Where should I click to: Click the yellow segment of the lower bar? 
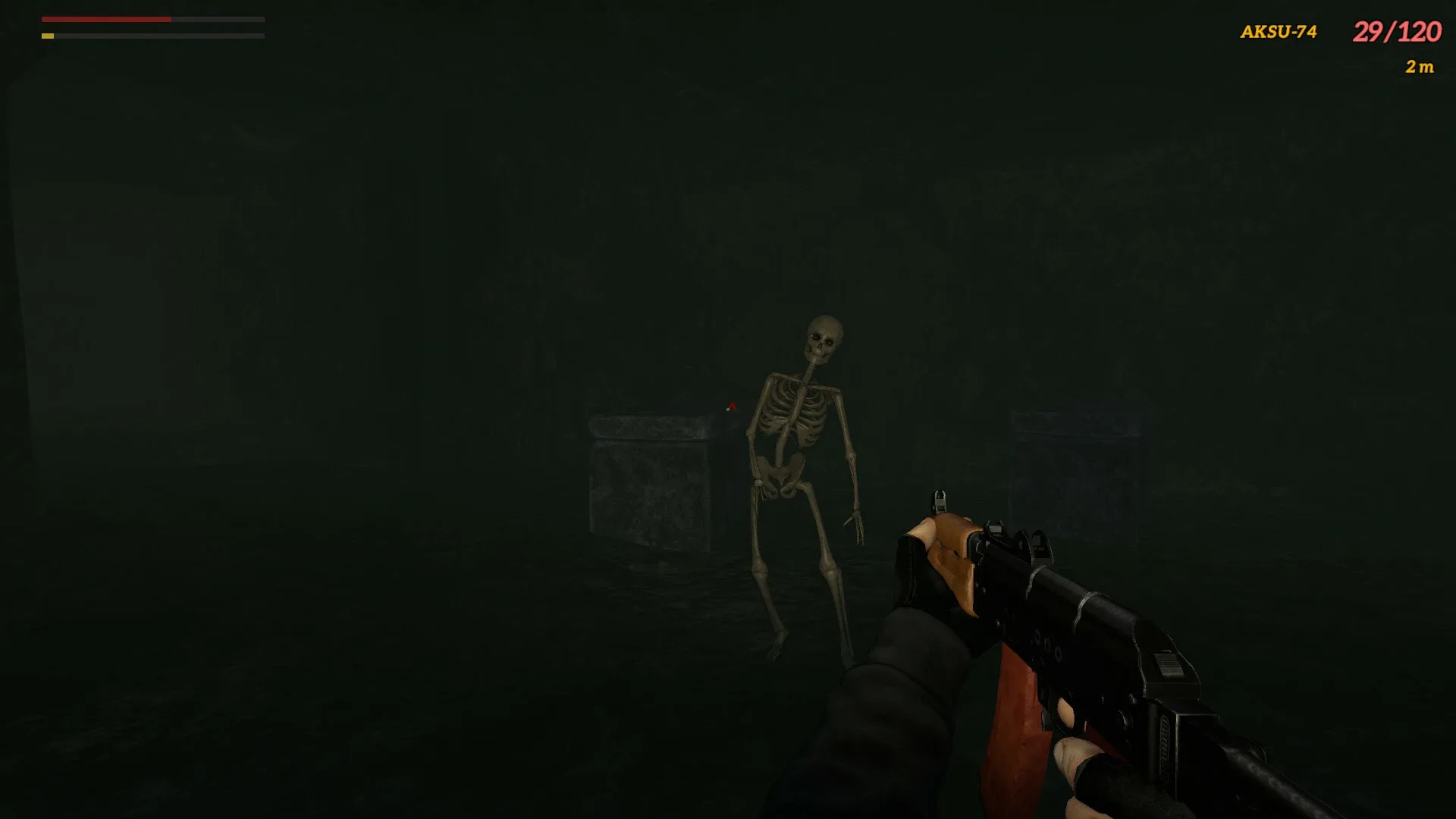tap(49, 36)
